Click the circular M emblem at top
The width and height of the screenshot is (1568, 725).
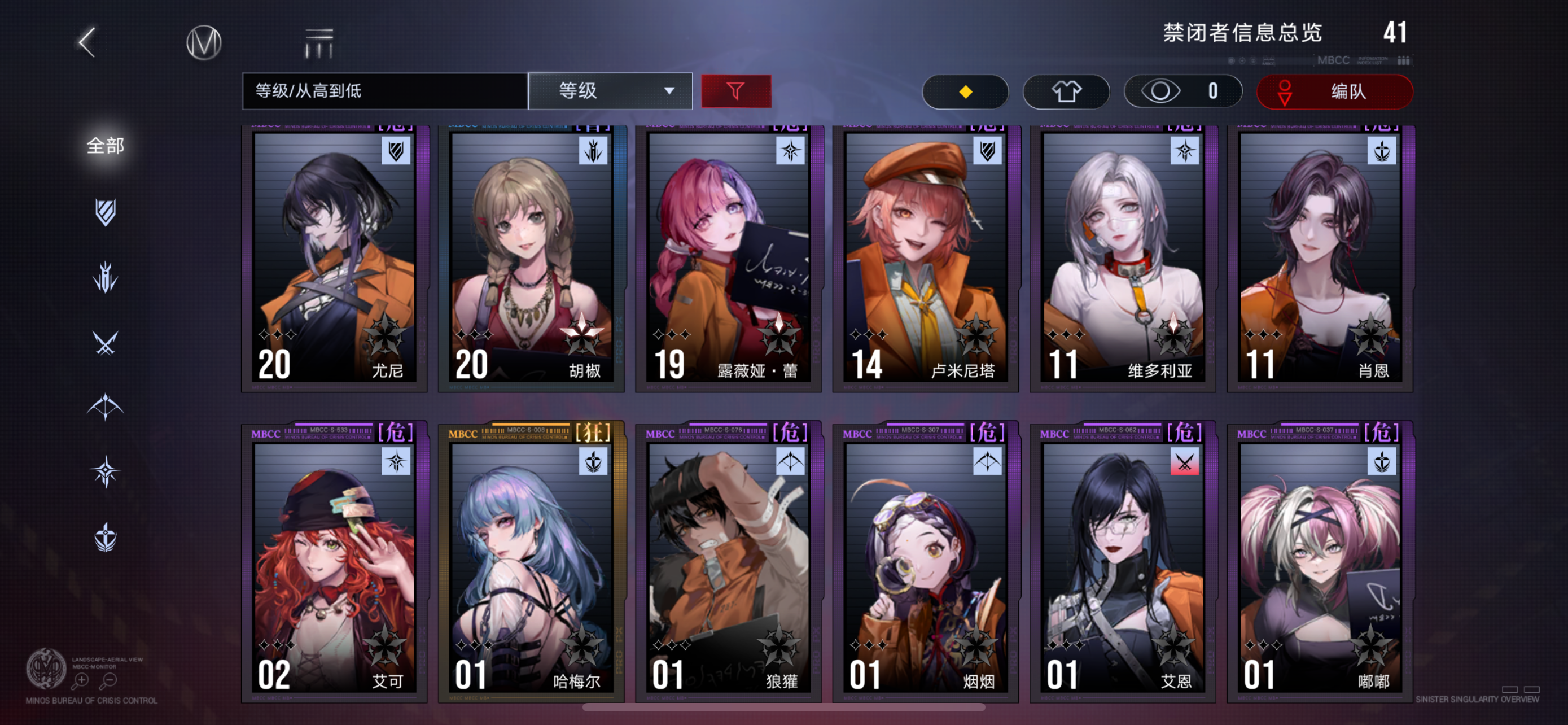pos(203,41)
